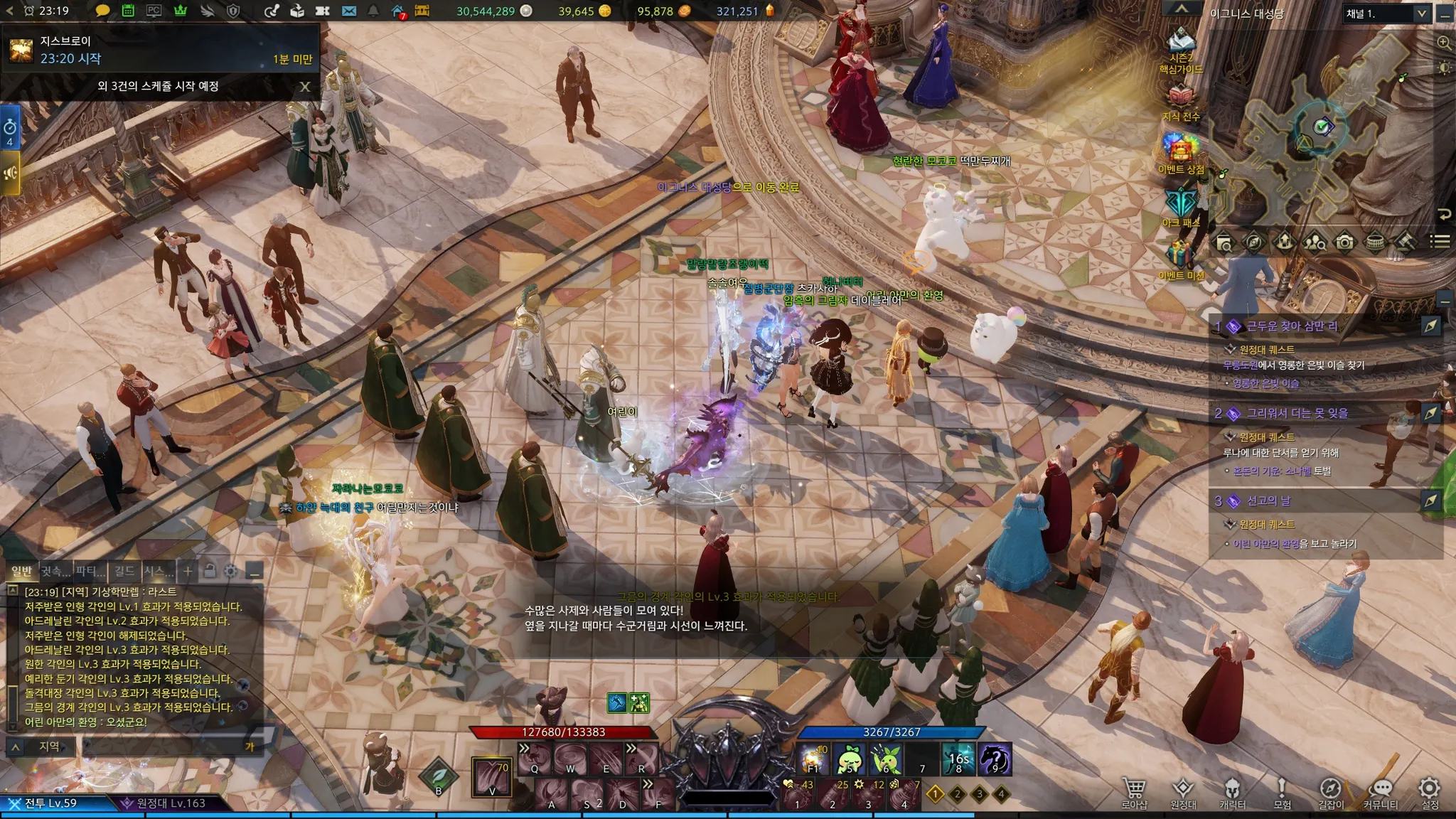This screenshot has width=1456, height=819.
Task: Activate the Q skill slot
Action: coord(535,759)
